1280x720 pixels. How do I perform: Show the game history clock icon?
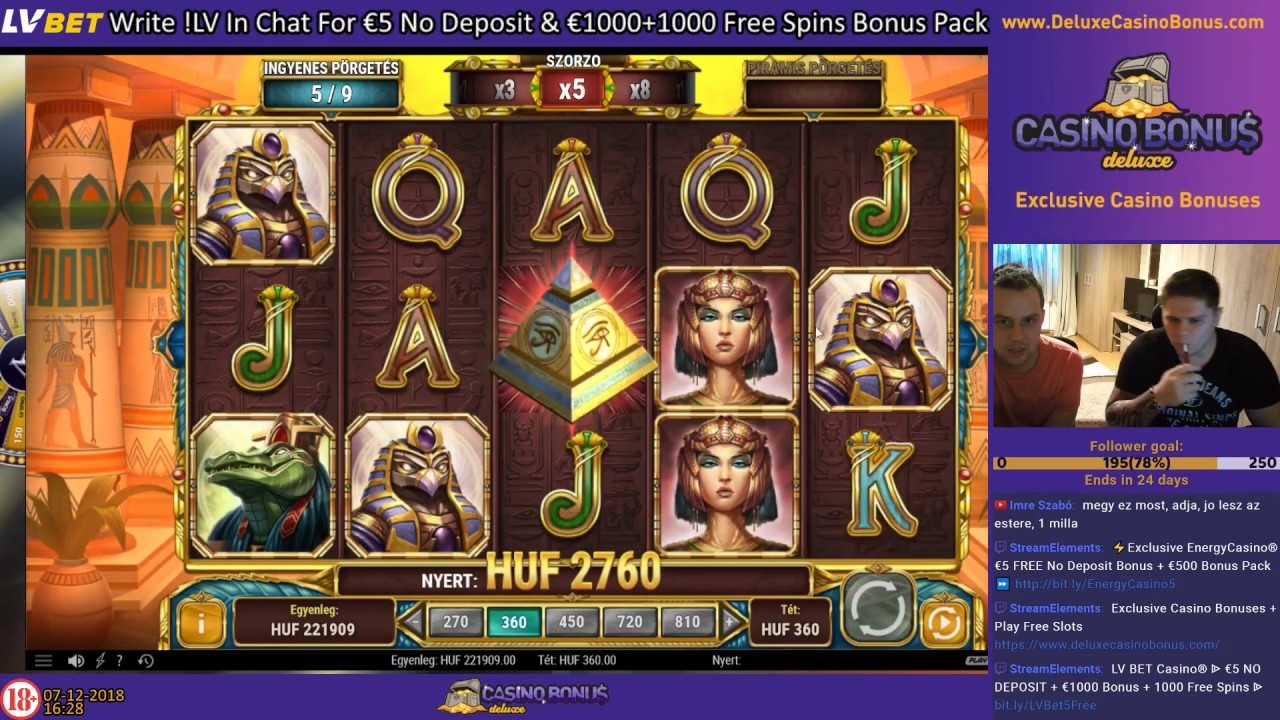pyautogui.click(x=146, y=661)
